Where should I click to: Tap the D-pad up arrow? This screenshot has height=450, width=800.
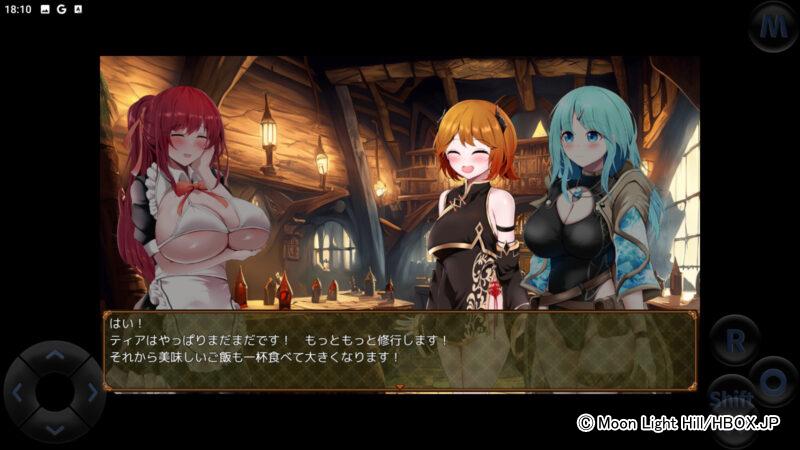coord(54,355)
